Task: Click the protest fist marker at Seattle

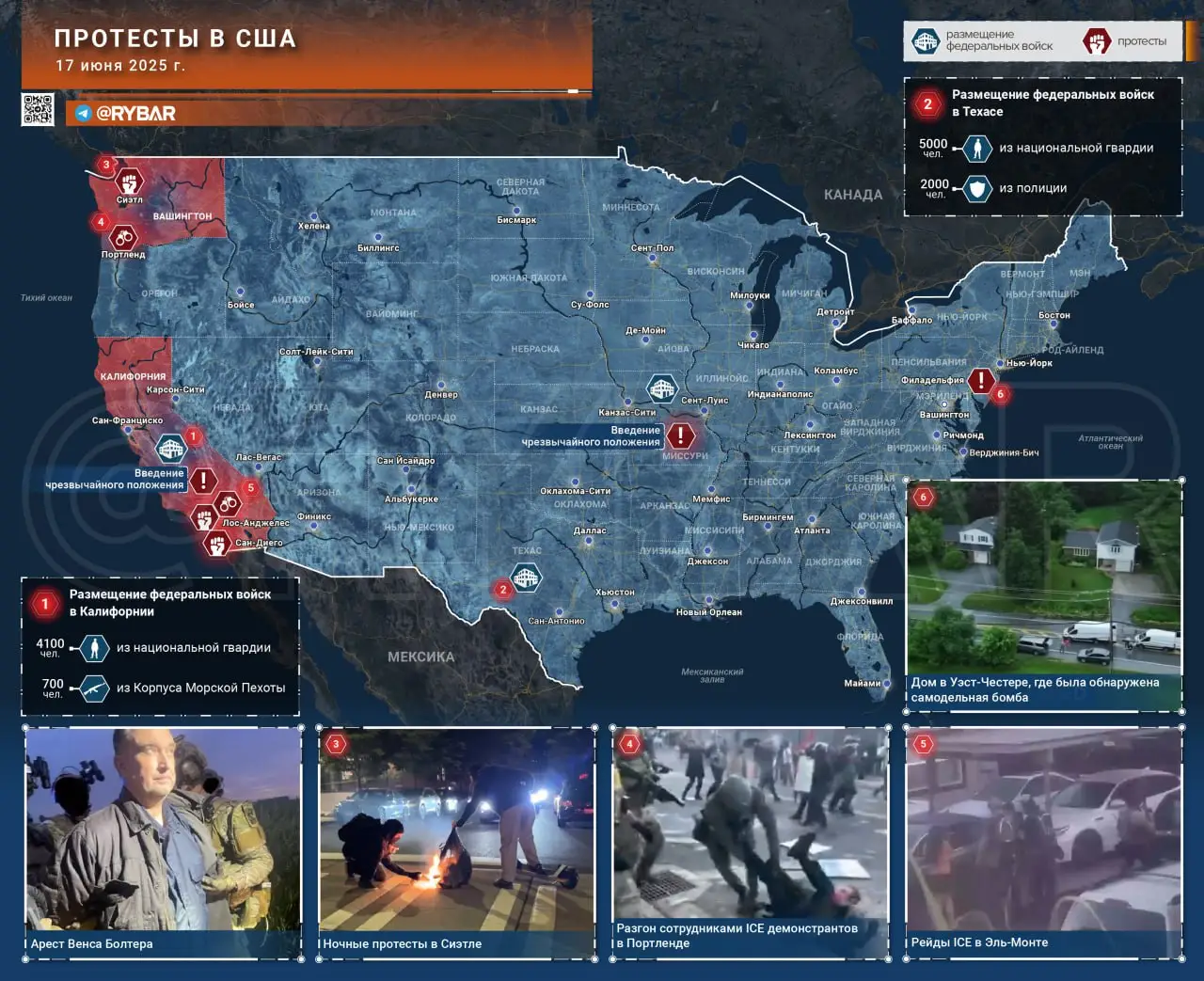Action: pyautogui.click(x=129, y=180)
